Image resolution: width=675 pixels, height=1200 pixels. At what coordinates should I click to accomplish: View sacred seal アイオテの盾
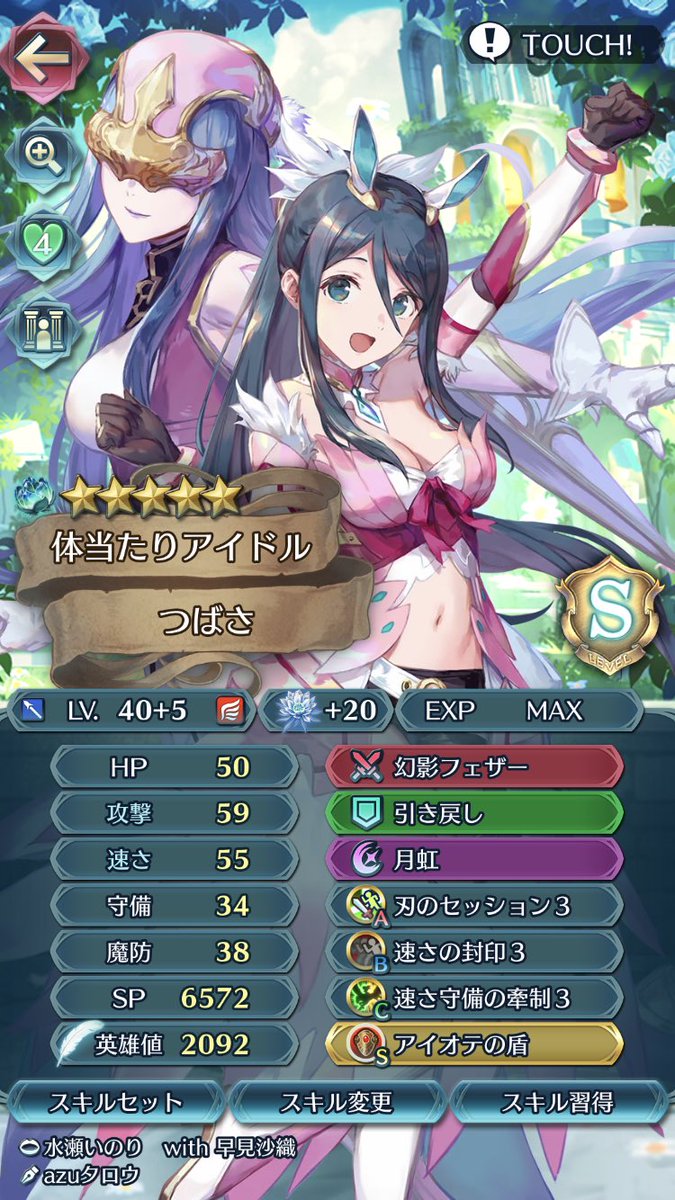tap(475, 1045)
